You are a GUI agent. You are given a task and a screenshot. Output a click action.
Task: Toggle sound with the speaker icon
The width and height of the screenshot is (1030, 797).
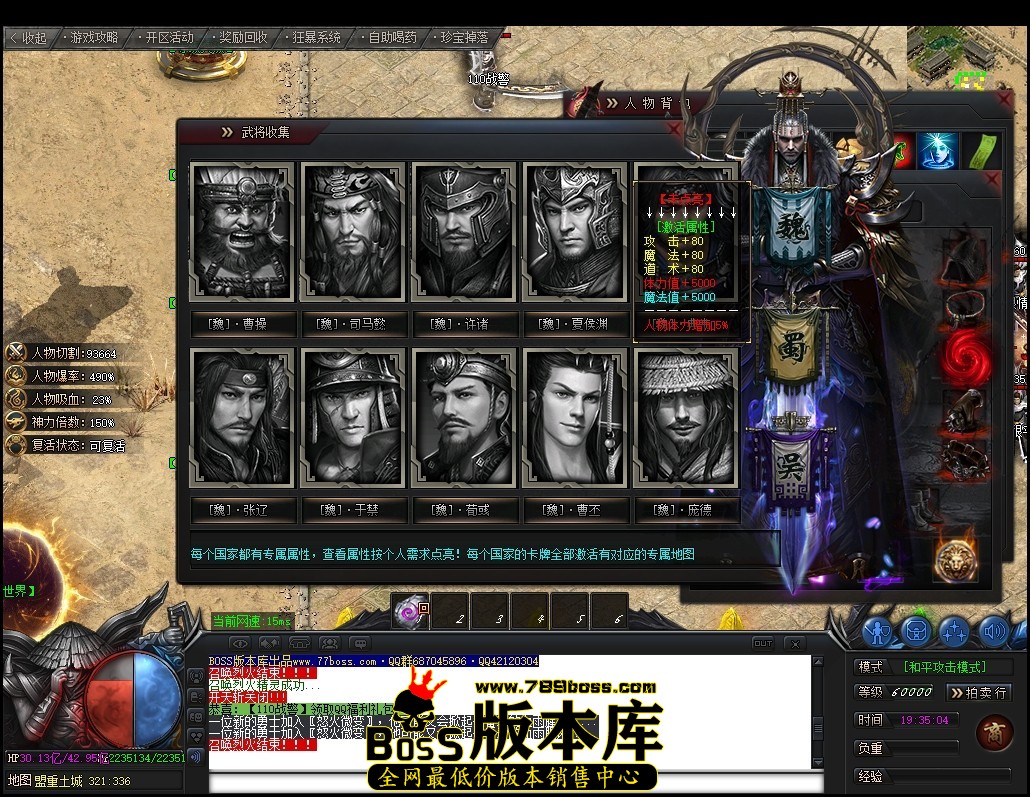tap(993, 631)
